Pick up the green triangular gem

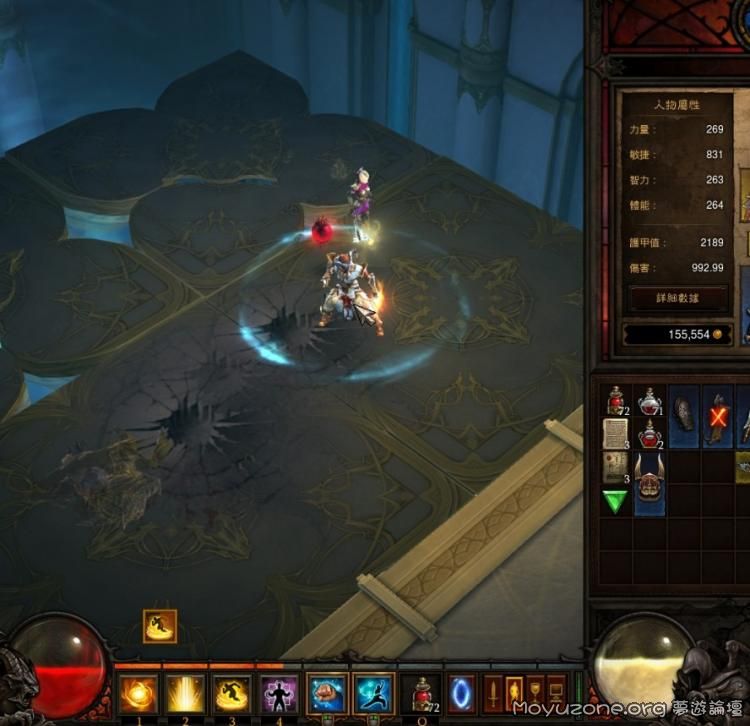[615, 501]
